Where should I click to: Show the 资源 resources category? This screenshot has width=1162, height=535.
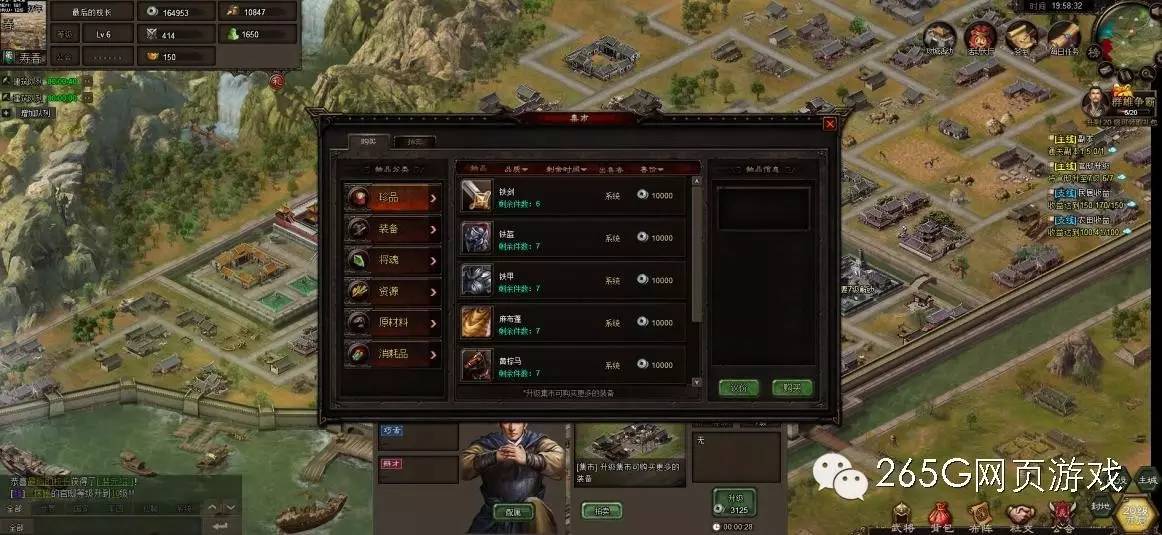coord(393,291)
